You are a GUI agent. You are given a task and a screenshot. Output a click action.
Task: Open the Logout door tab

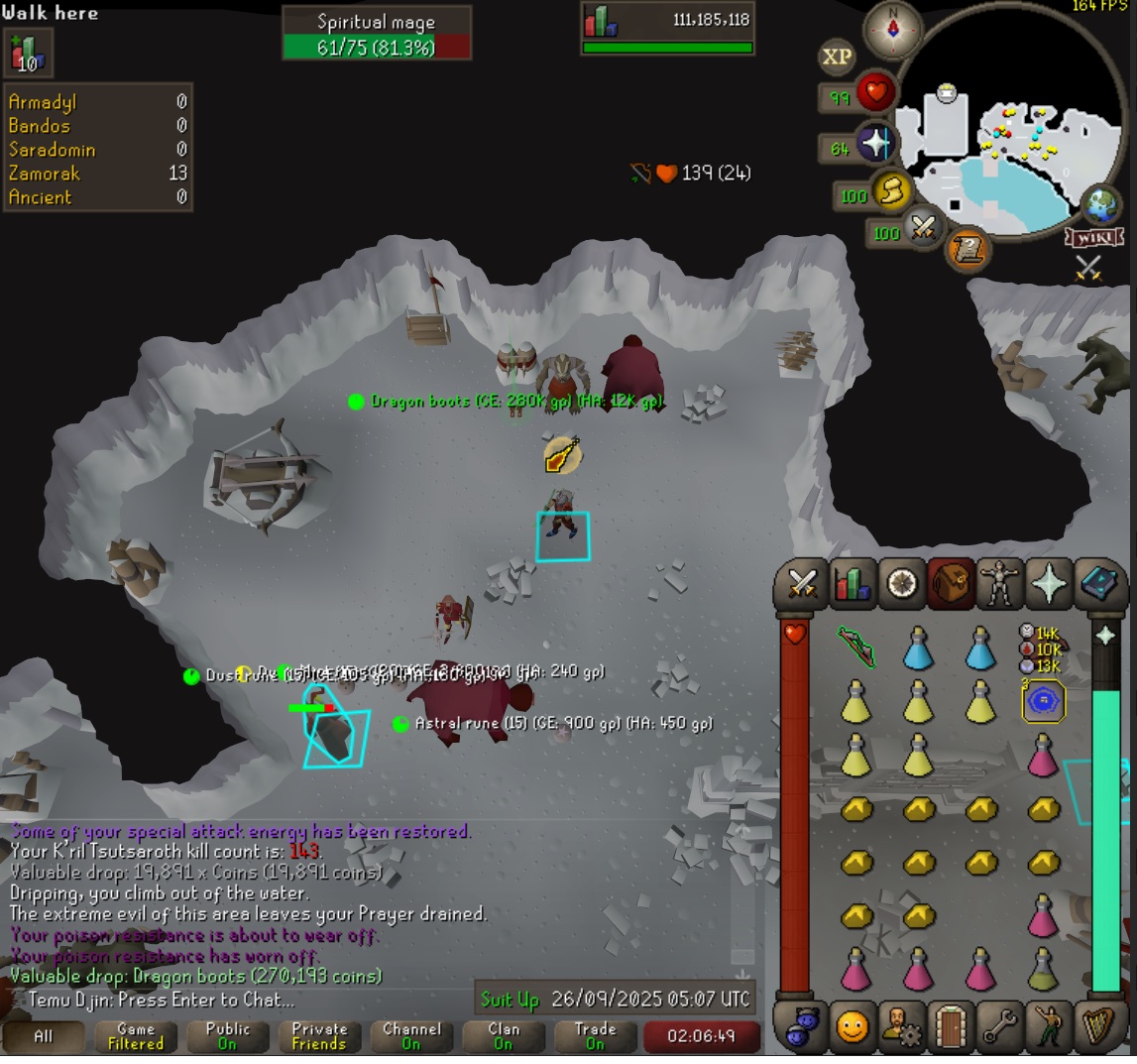[950, 1026]
